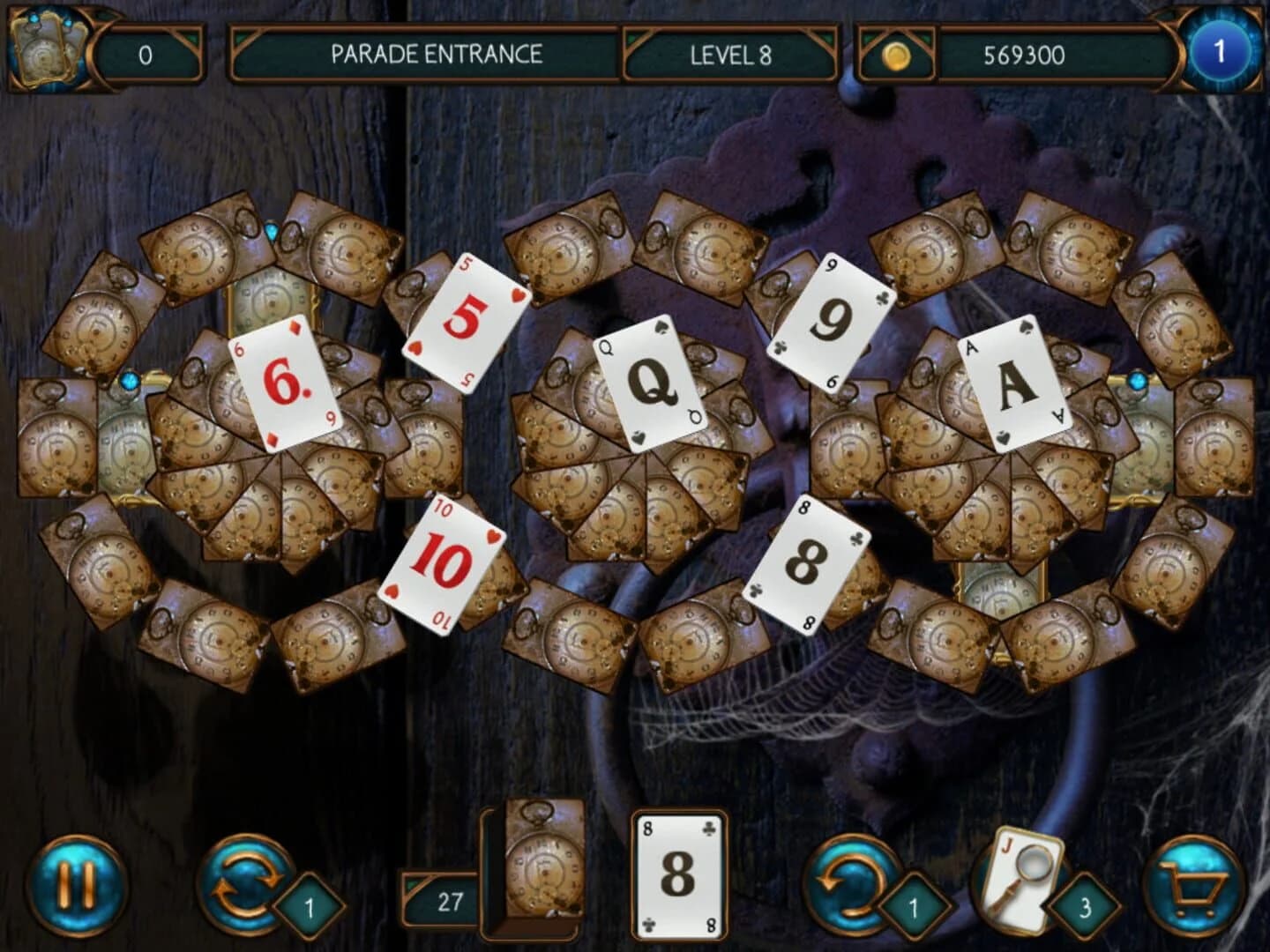
Task: Open the collected cards panel top left
Action: point(49,48)
